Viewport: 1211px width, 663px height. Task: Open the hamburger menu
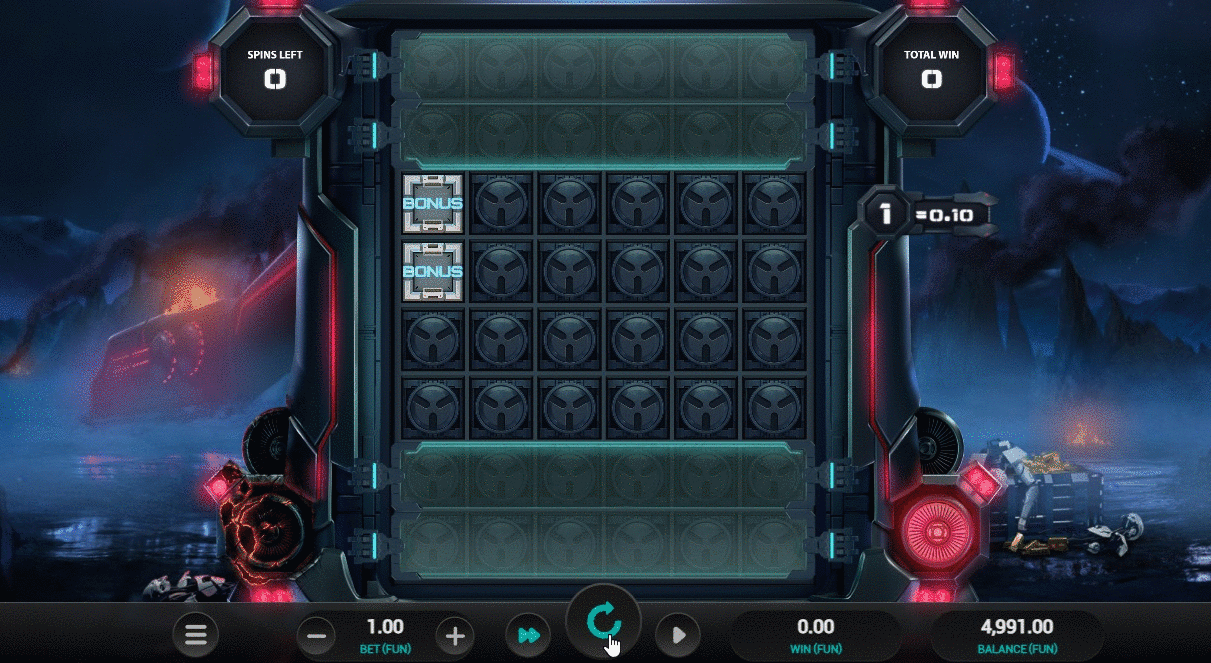[x=195, y=634]
